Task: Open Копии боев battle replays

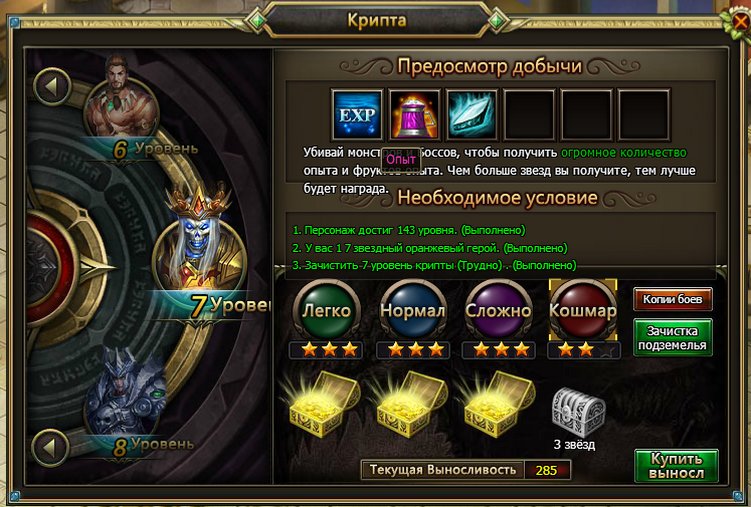Action: 673,299
